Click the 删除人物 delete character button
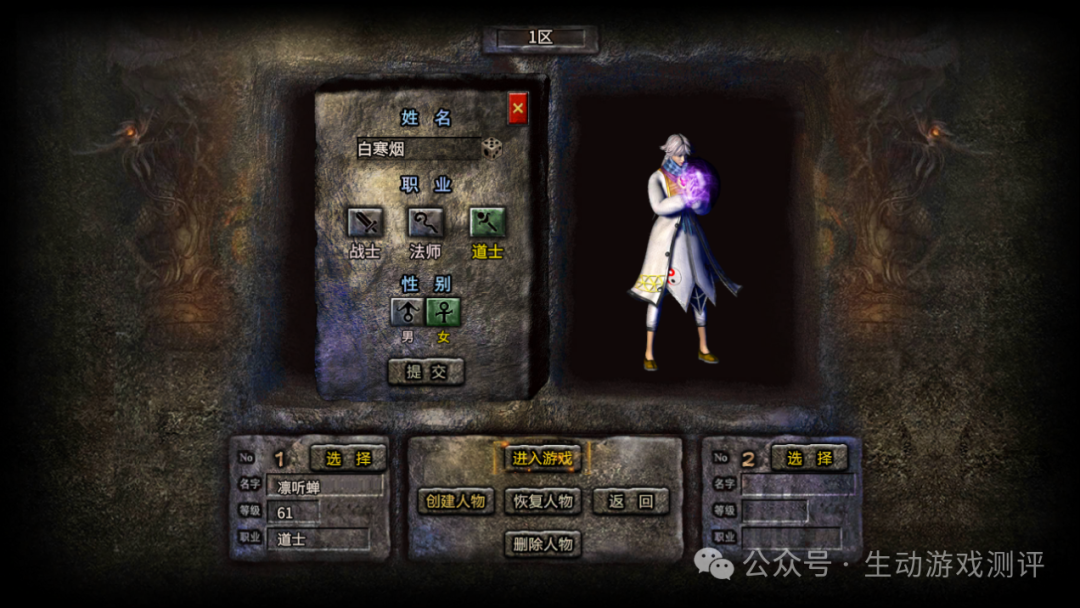This screenshot has width=1080, height=608. click(x=543, y=544)
